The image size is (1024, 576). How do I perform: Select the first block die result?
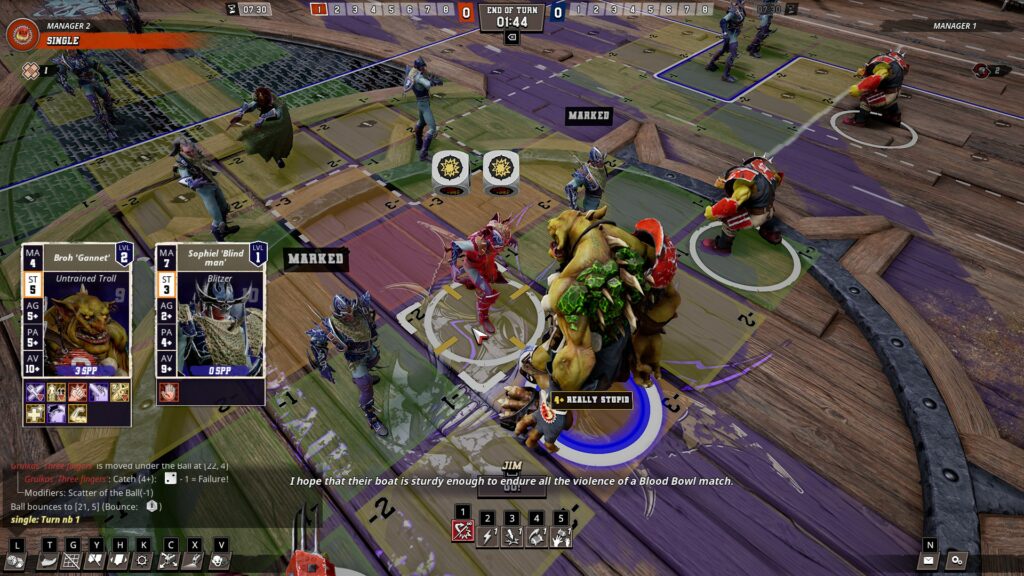tap(450, 170)
